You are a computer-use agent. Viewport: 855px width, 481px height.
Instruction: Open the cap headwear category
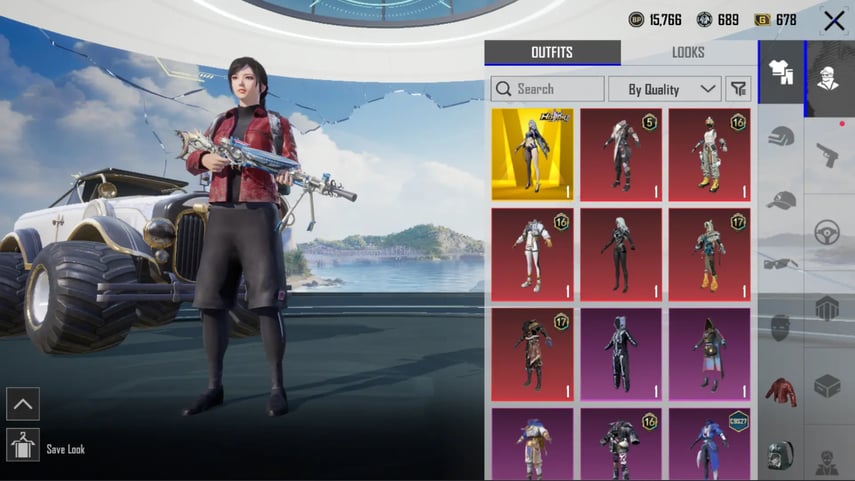781,200
